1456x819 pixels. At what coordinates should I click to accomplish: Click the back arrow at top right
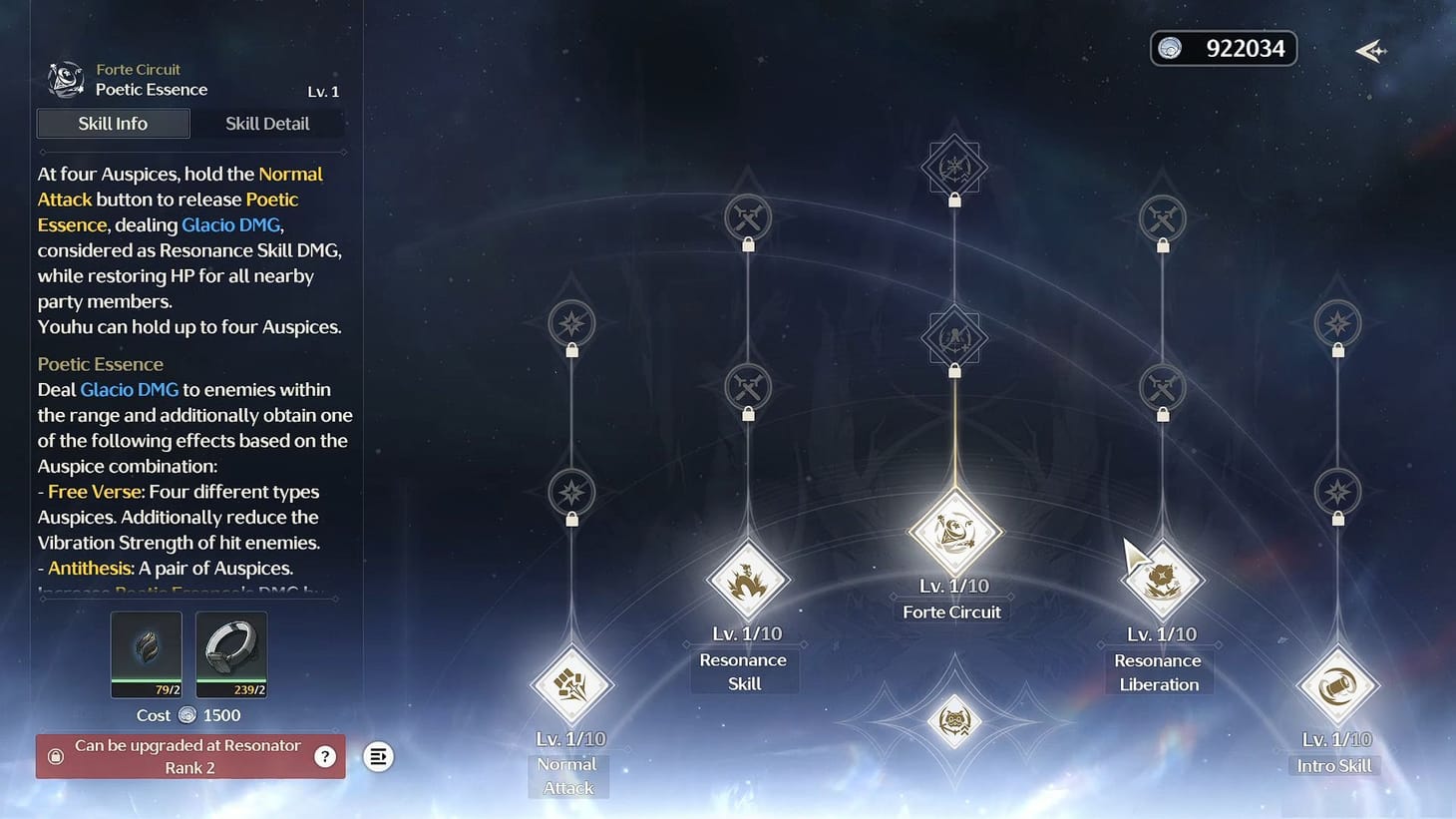(1370, 50)
